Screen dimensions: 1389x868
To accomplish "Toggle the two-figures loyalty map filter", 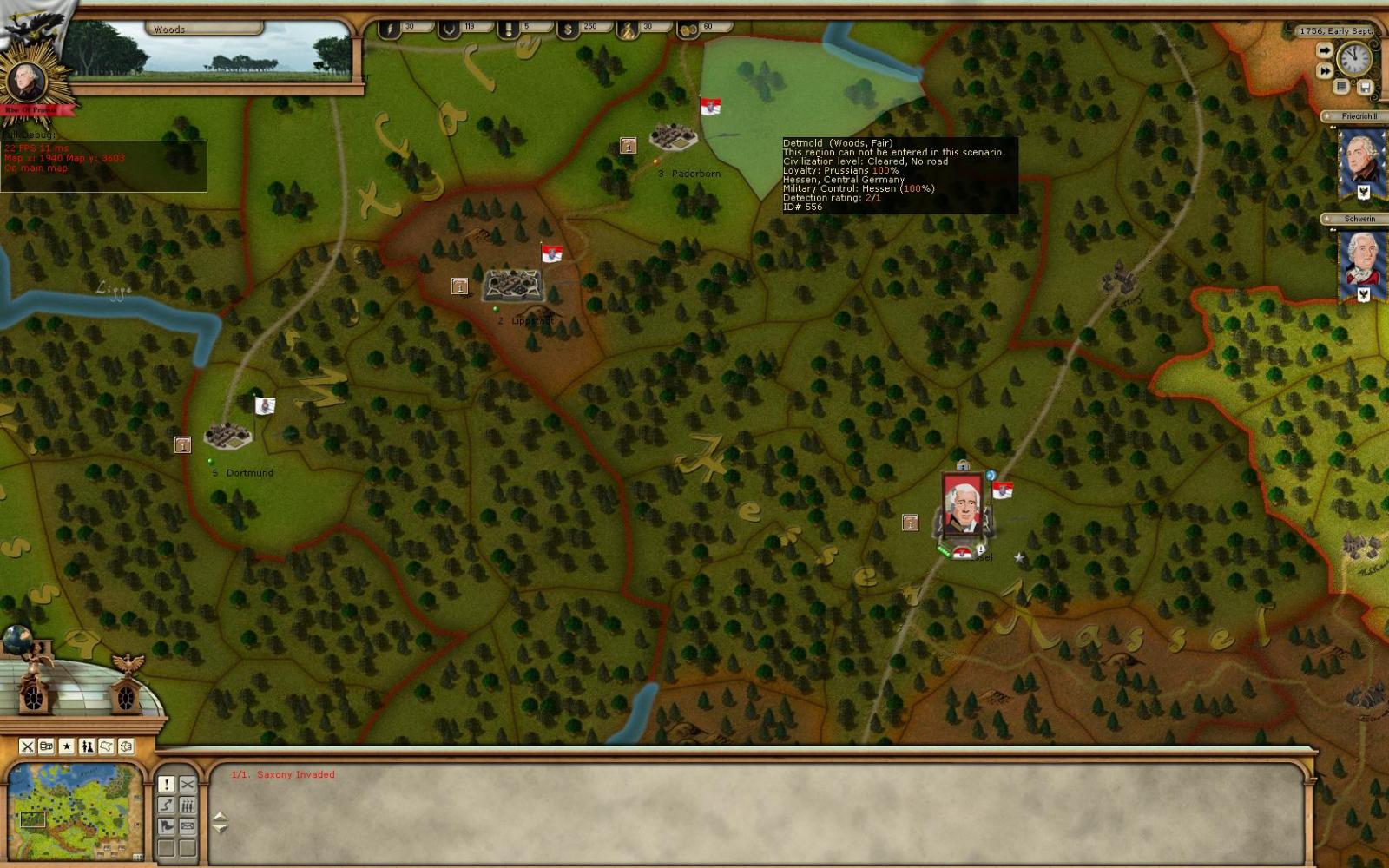I will [x=87, y=746].
